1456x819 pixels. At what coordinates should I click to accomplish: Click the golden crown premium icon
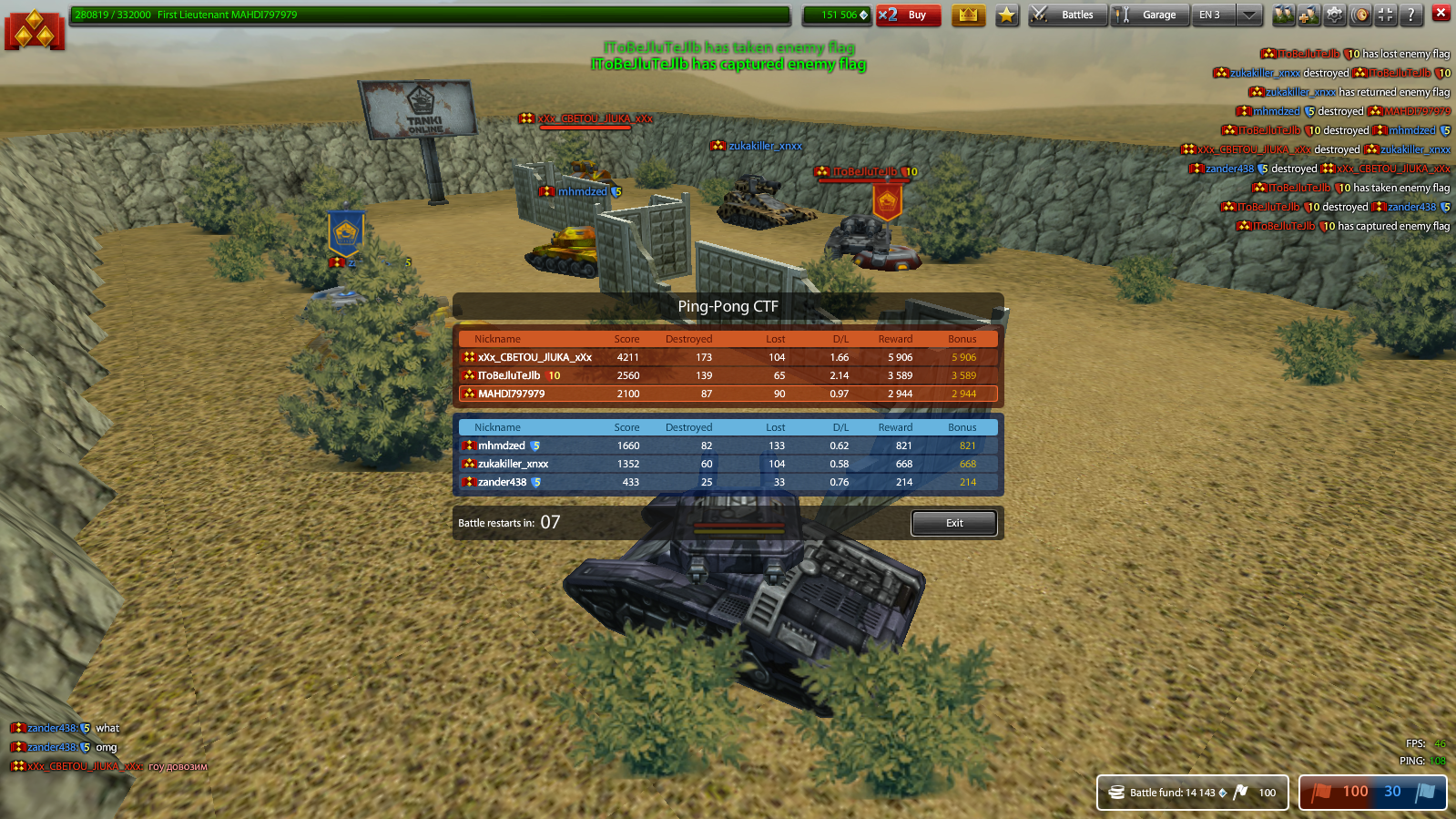click(969, 14)
